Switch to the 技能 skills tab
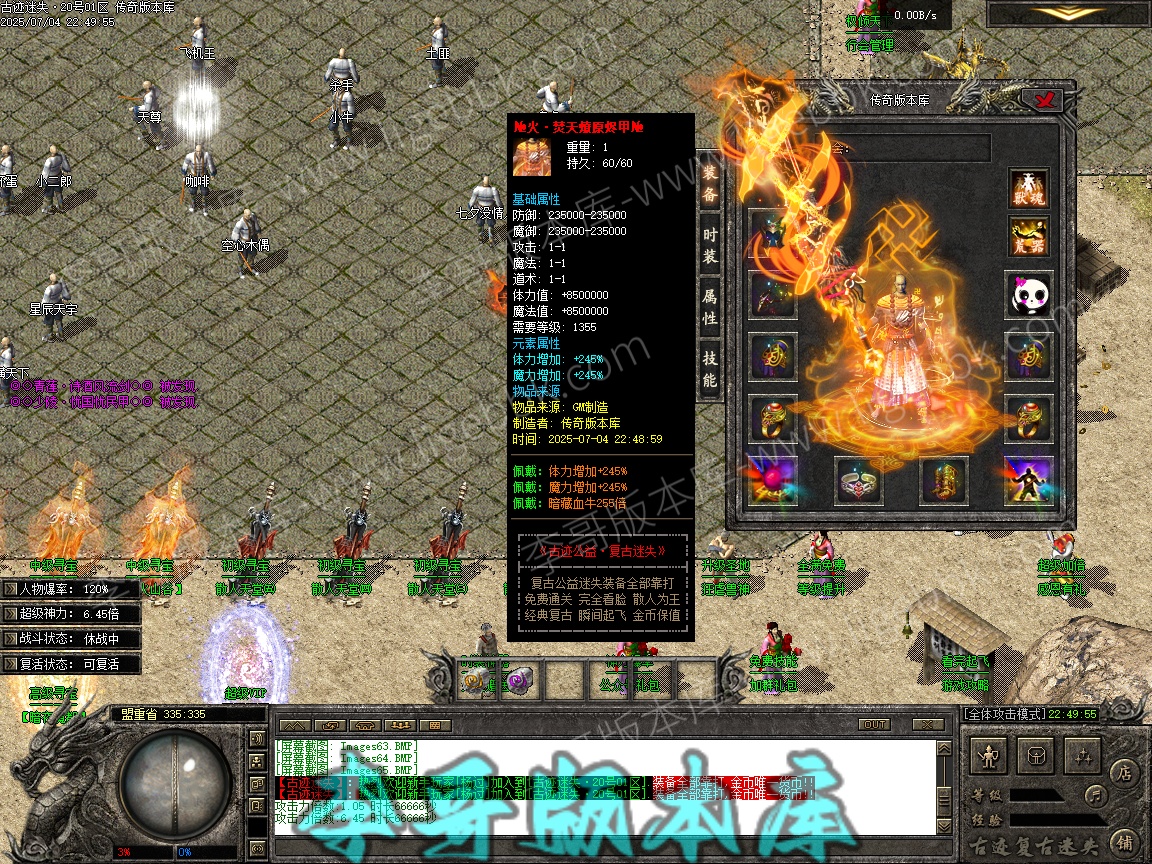The width and height of the screenshot is (1152, 864). tap(709, 369)
